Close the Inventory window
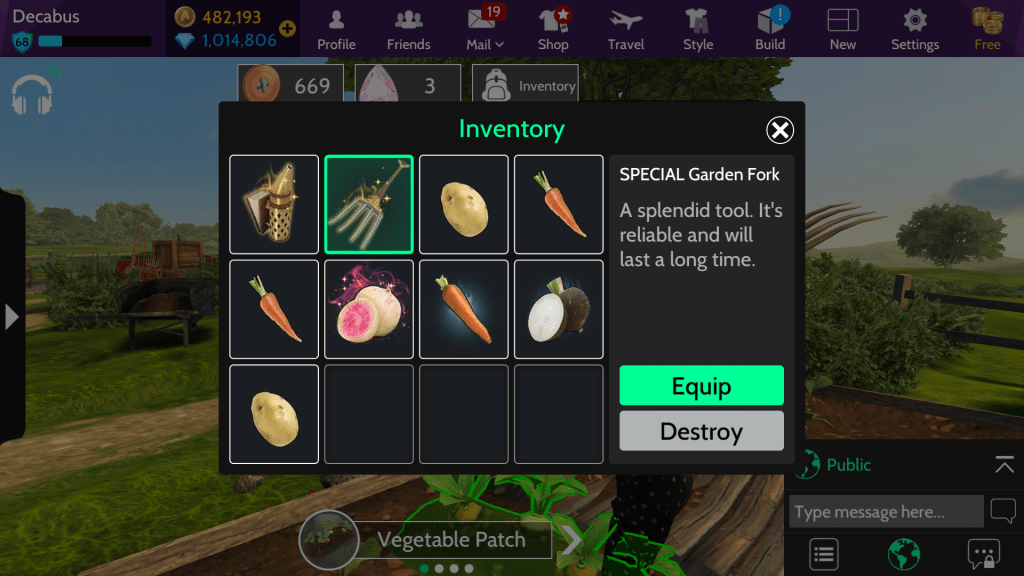The height and width of the screenshot is (576, 1024). click(780, 130)
